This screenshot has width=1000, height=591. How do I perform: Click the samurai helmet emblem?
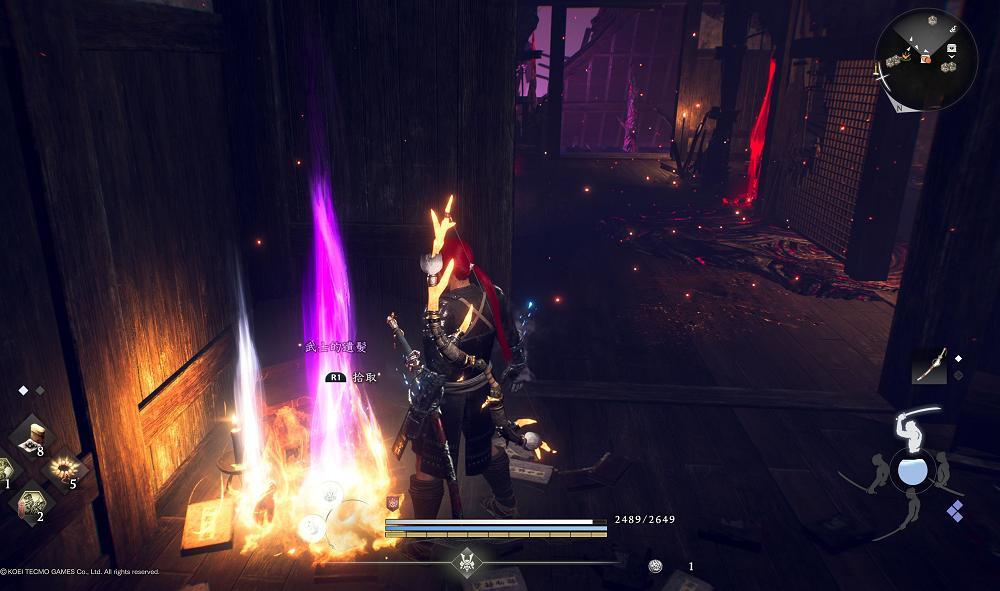point(465,561)
